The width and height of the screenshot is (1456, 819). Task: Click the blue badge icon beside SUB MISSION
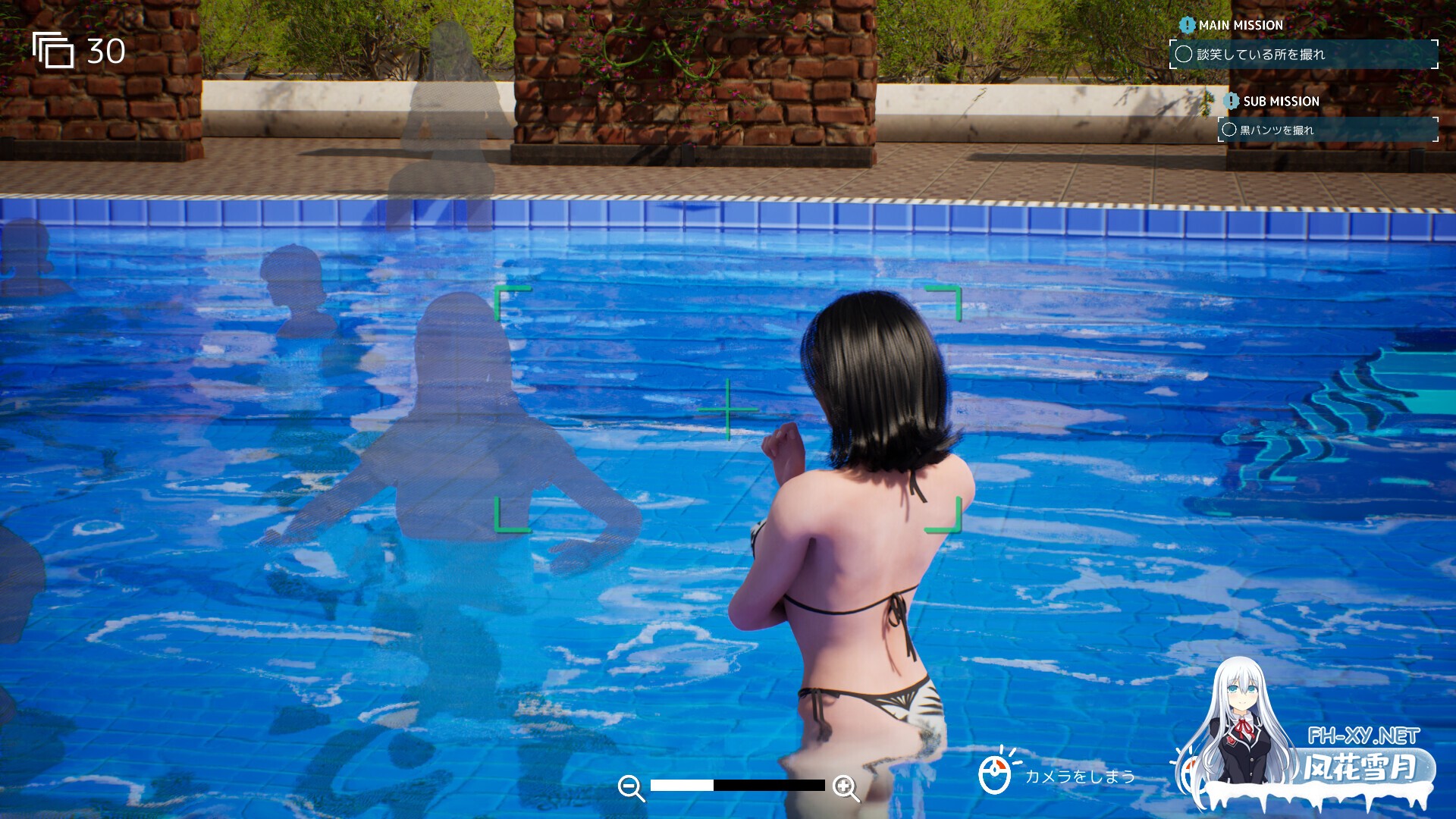pos(1232,101)
